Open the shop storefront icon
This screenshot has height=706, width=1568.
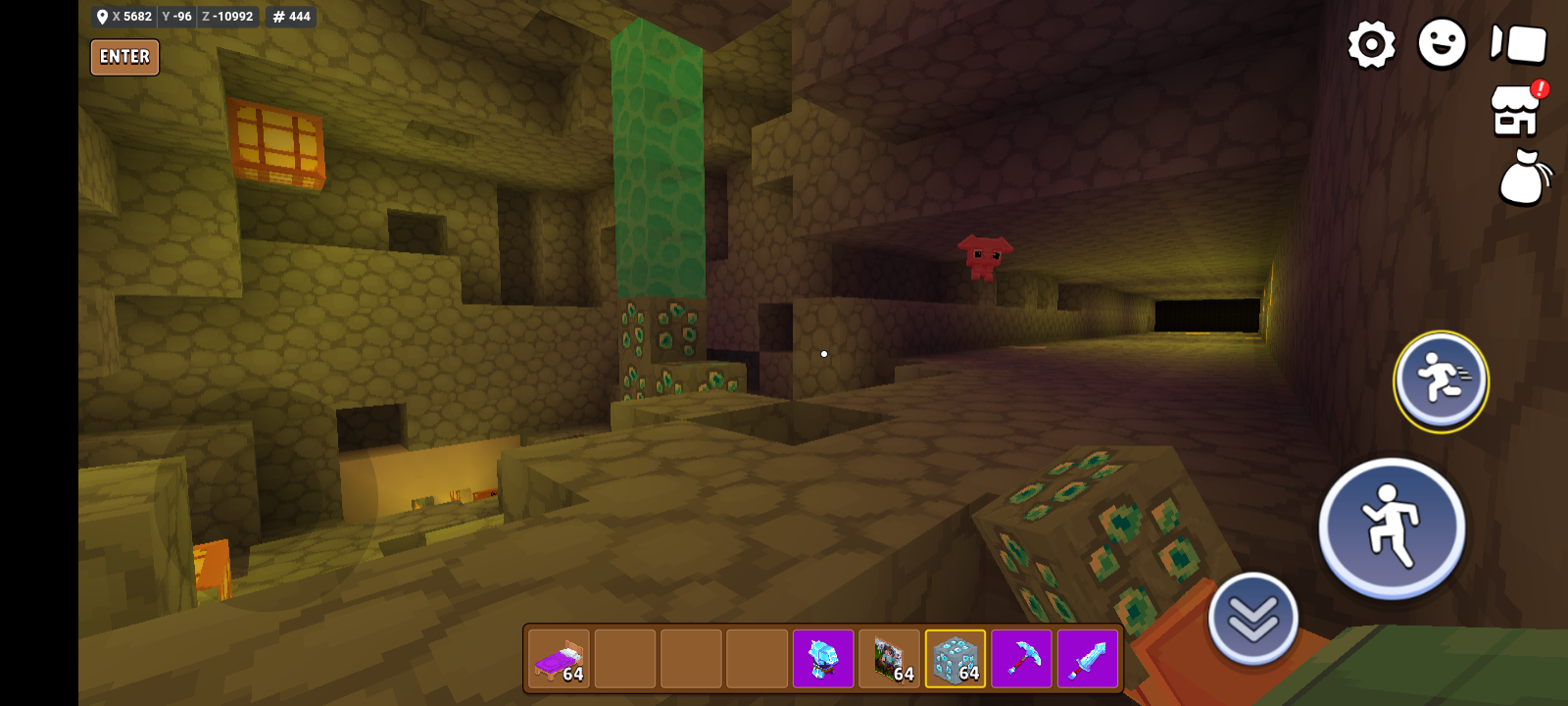(x=1516, y=110)
